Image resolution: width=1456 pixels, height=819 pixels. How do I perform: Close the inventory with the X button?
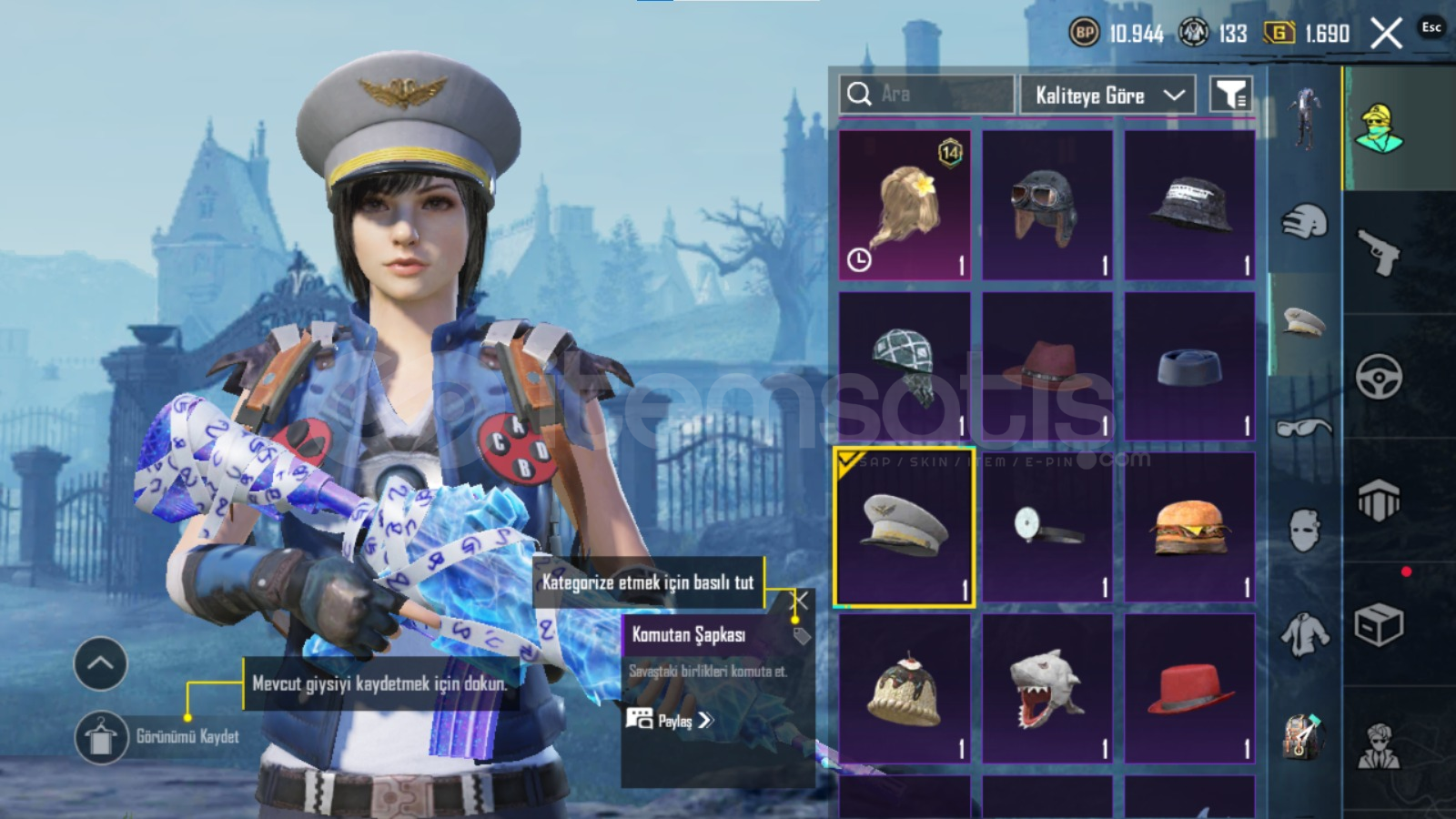pos(1386,35)
